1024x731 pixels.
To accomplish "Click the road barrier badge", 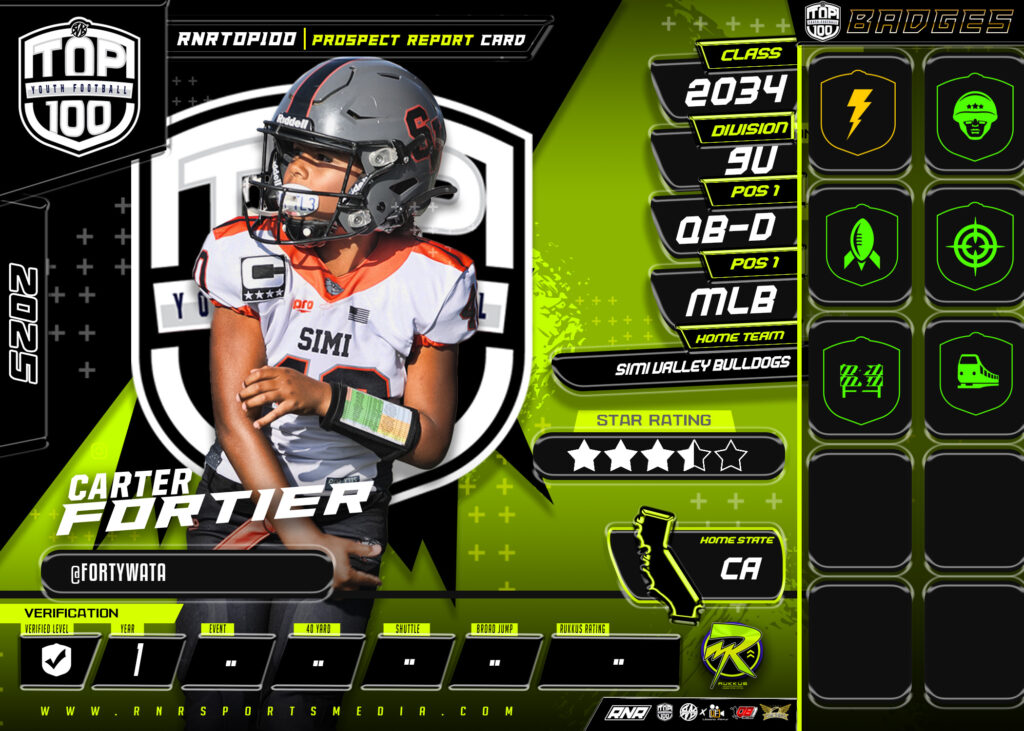I will point(859,375).
